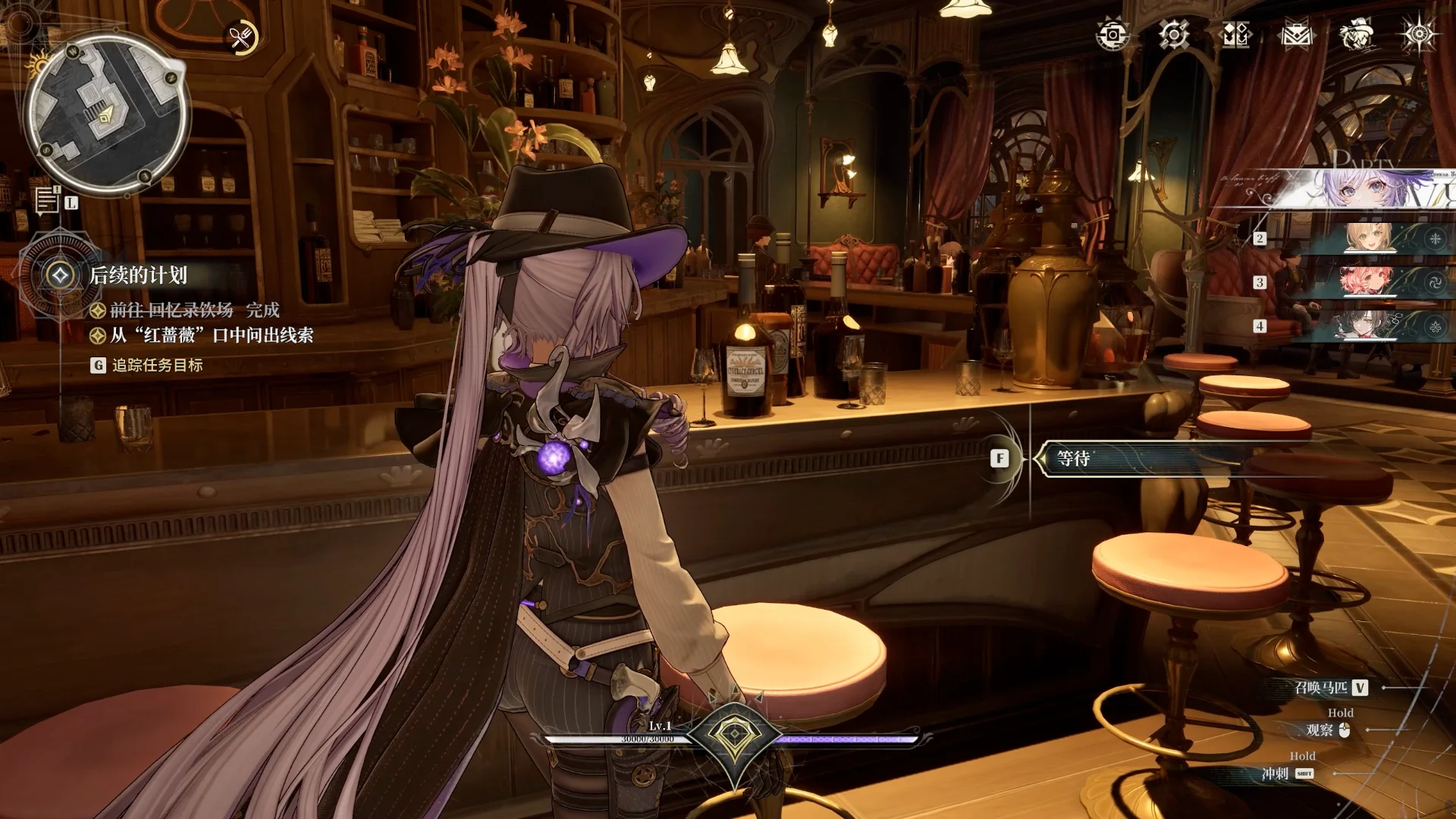Select the 后续的计划 quest tracker title
Image resolution: width=1456 pixels, height=819 pixels.
click(x=138, y=275)
